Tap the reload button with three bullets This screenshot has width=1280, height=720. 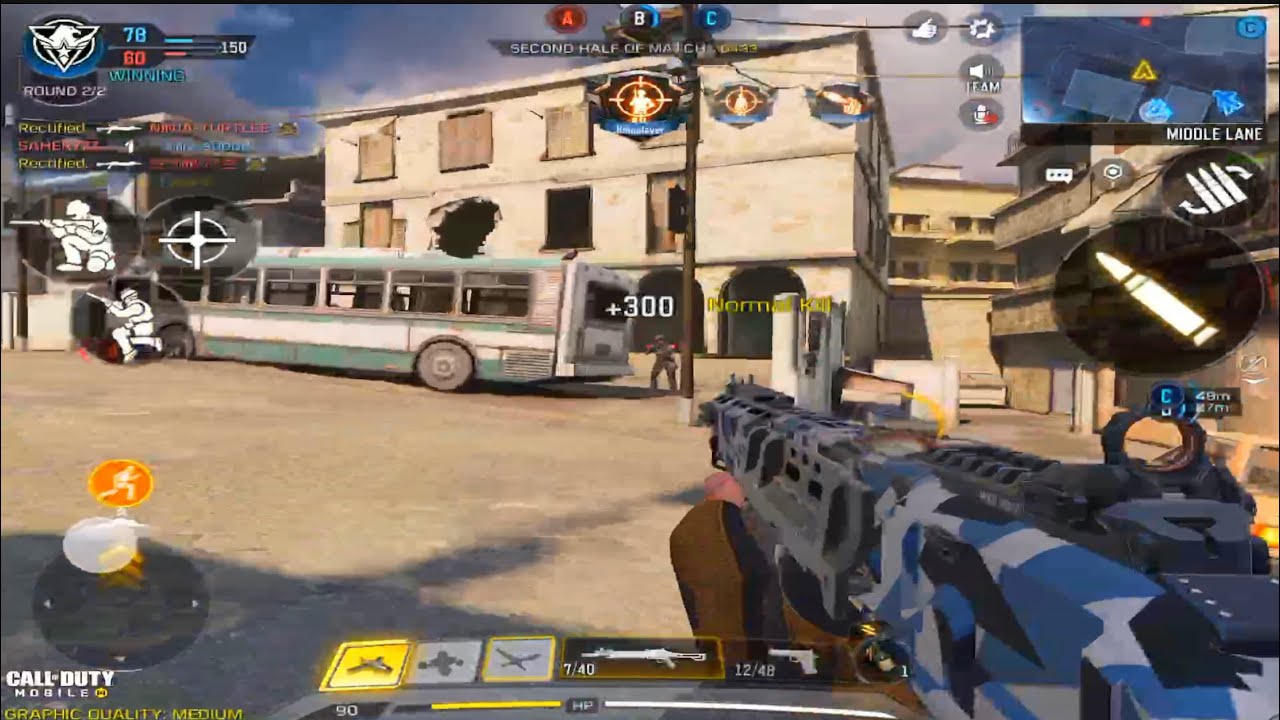point(1212,190)
